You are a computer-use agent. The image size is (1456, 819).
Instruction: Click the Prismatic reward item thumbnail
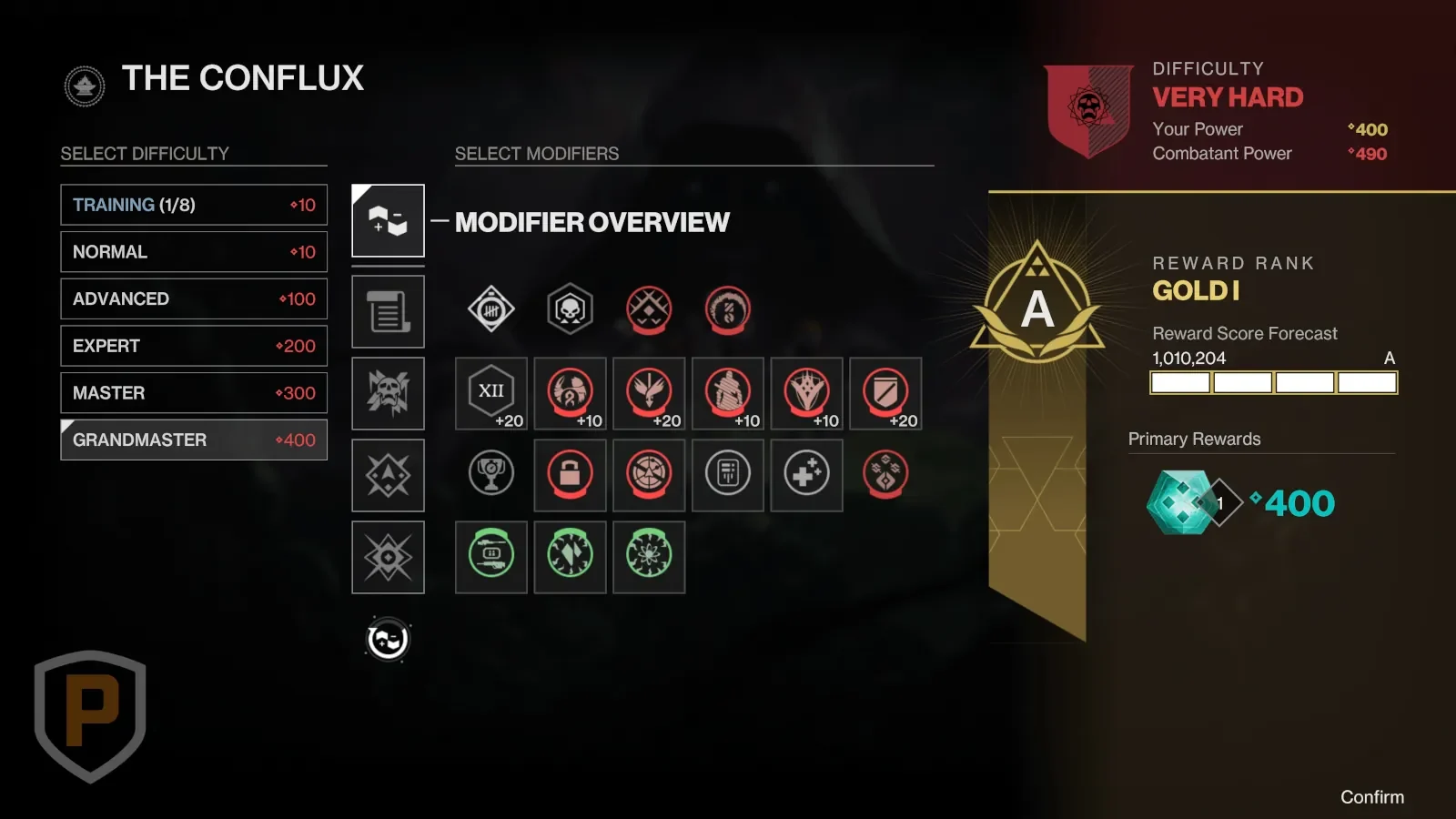pos(1183,503)
